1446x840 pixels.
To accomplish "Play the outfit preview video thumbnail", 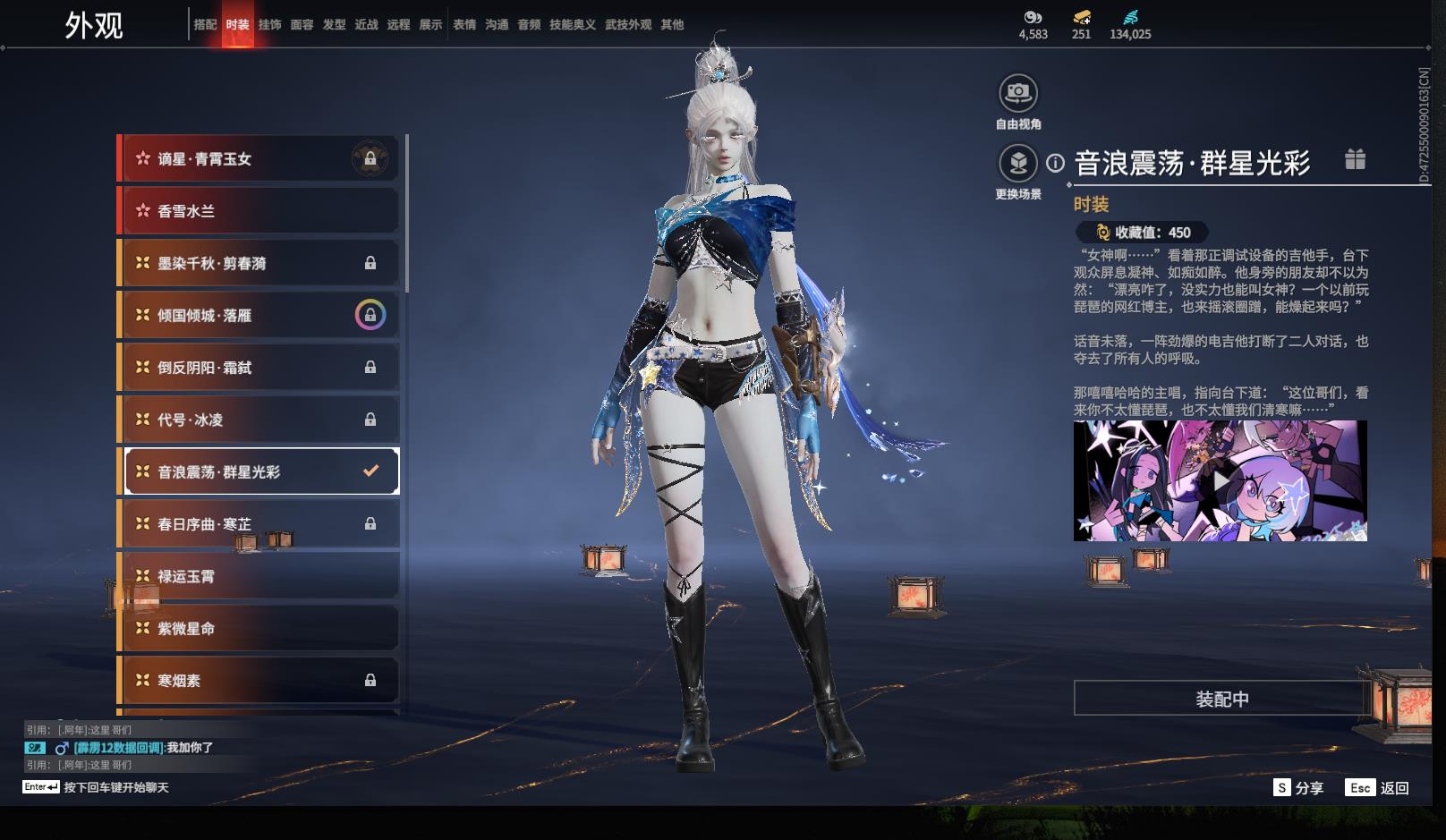I will coord(1221,481).
